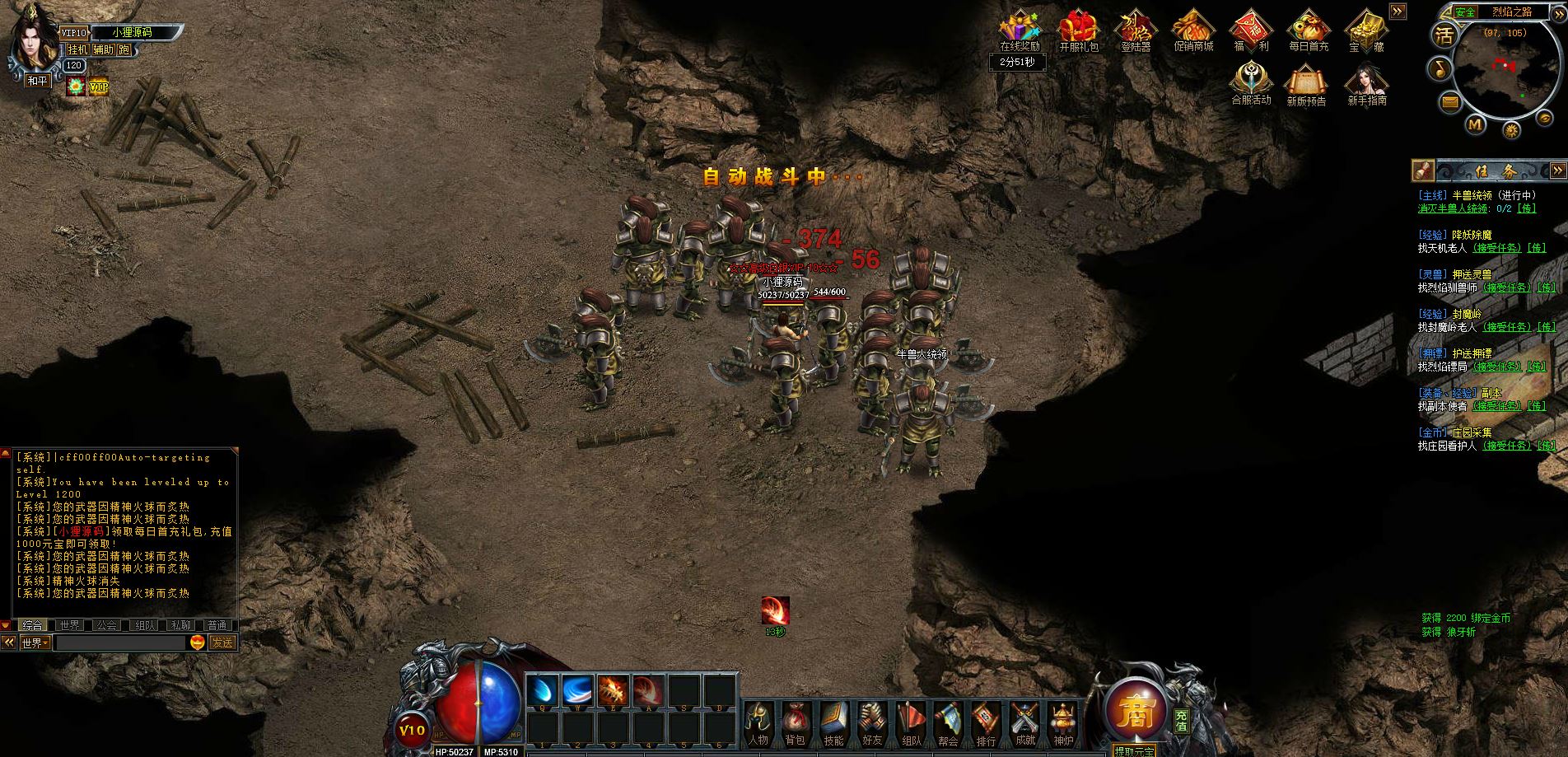Viewport: 1568px width, 757px height.
Task: Open the 每日首充 daily recharge icon
Action: click(1309, 31)
